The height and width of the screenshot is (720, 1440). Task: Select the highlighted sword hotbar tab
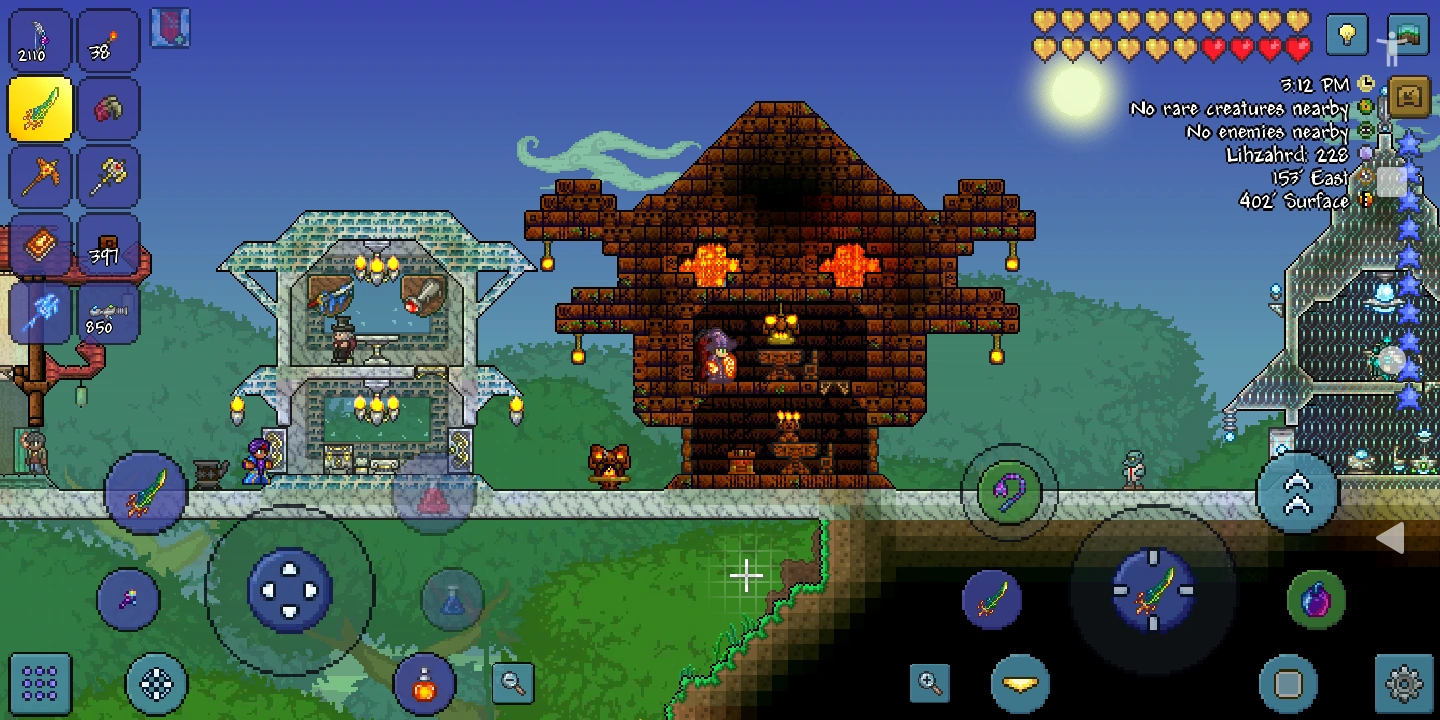pyautogui.click(x=40, y=108)
